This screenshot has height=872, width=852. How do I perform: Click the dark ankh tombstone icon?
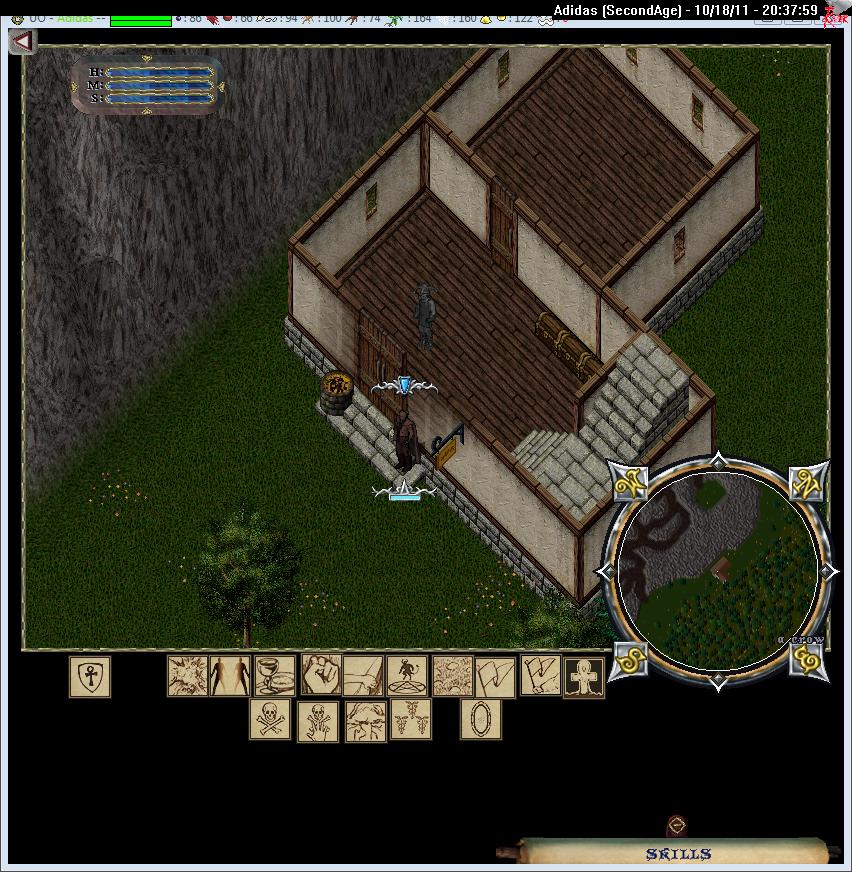click(584, 676)
